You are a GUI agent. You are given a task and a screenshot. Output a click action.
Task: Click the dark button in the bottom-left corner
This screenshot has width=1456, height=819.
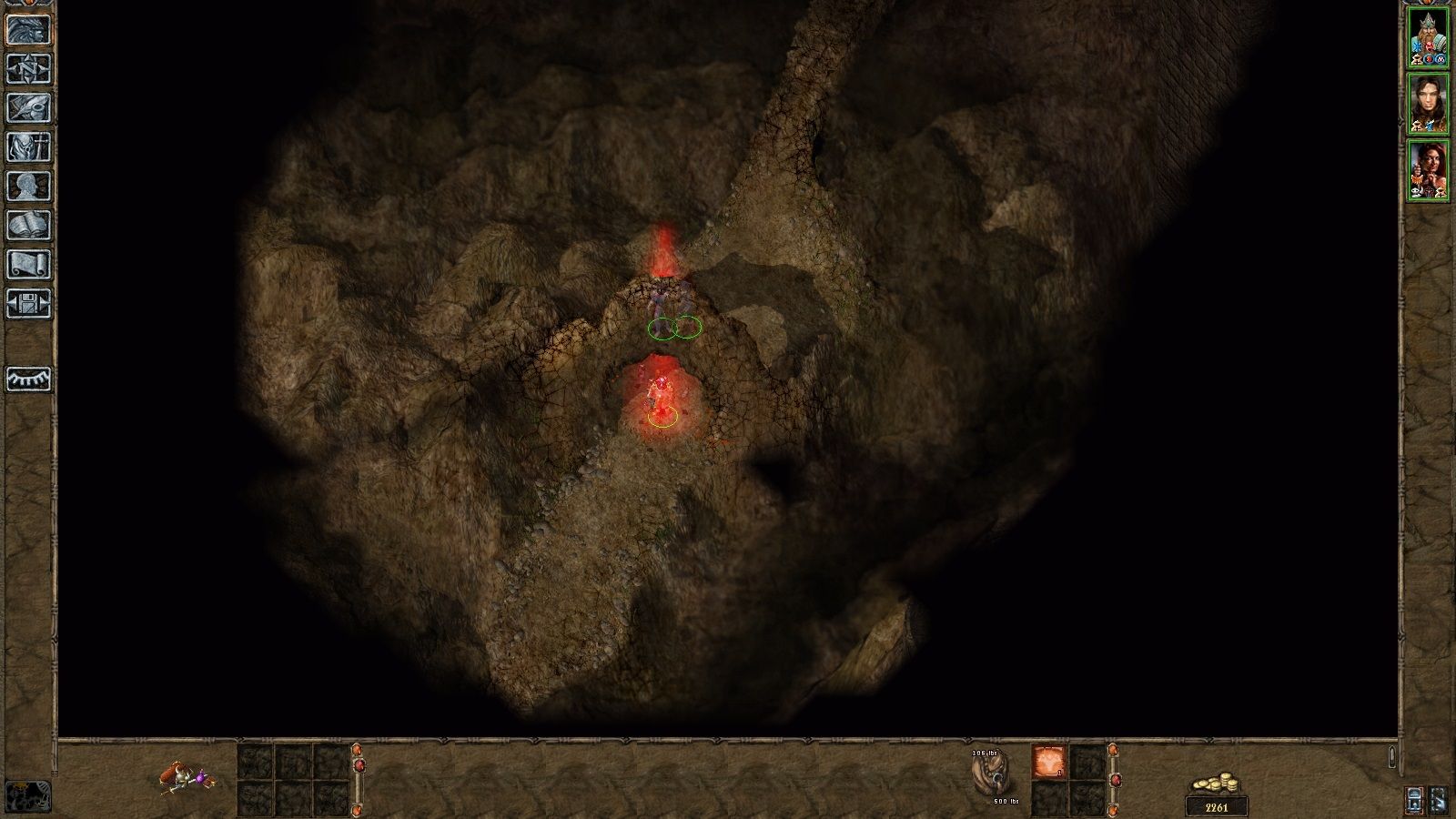[x=27, y=796]
